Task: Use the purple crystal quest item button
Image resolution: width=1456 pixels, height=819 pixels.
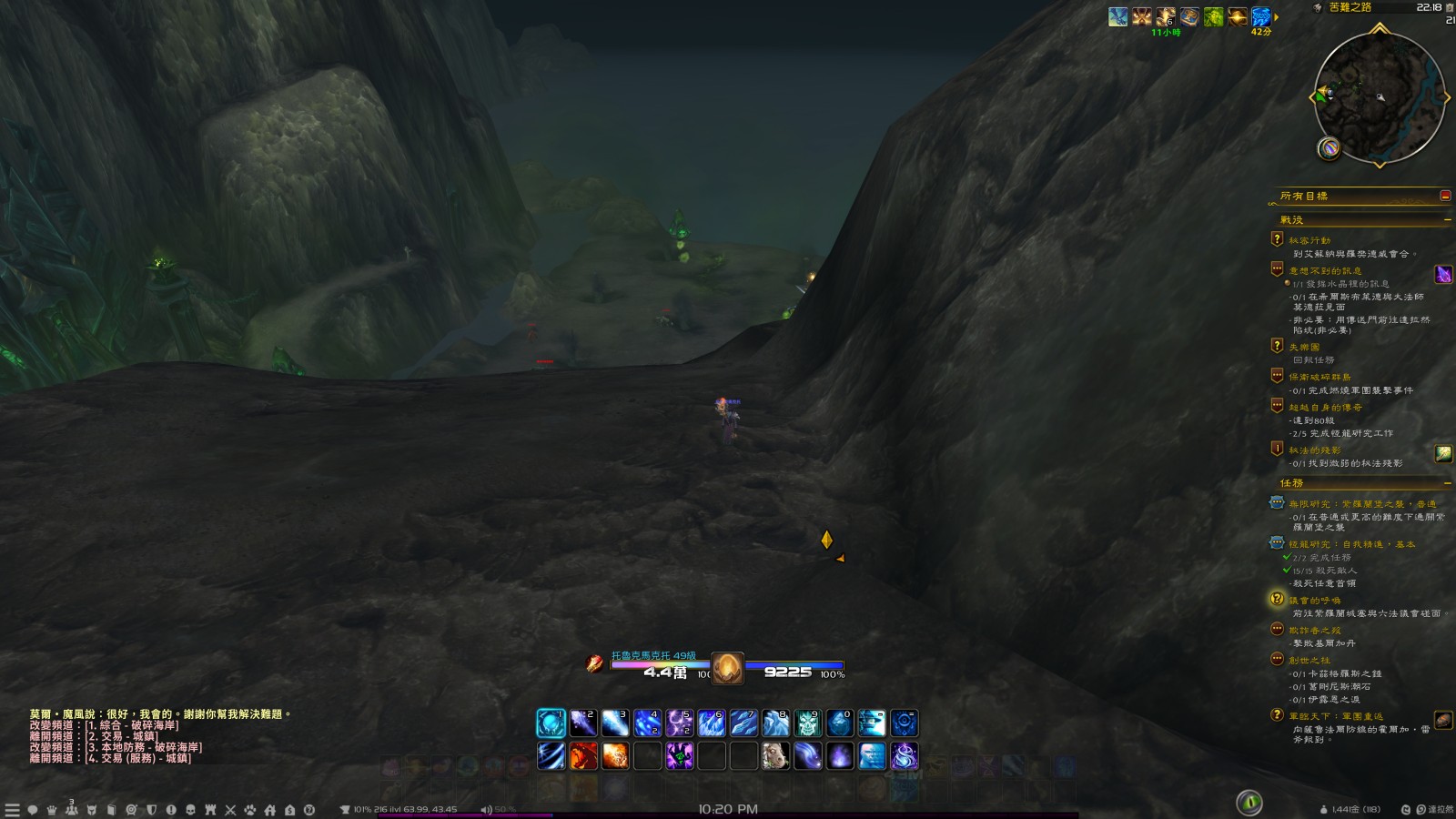Action: pos(1443,274)
